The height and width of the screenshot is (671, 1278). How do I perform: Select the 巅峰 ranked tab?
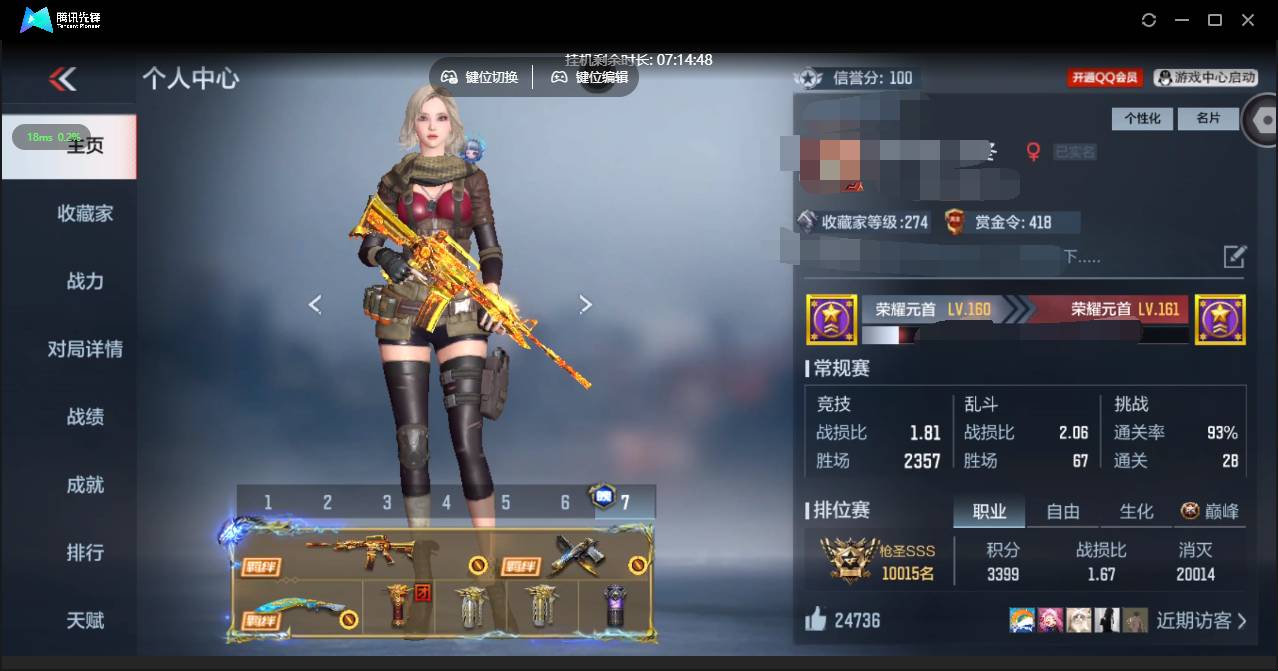coord(1210,512)
